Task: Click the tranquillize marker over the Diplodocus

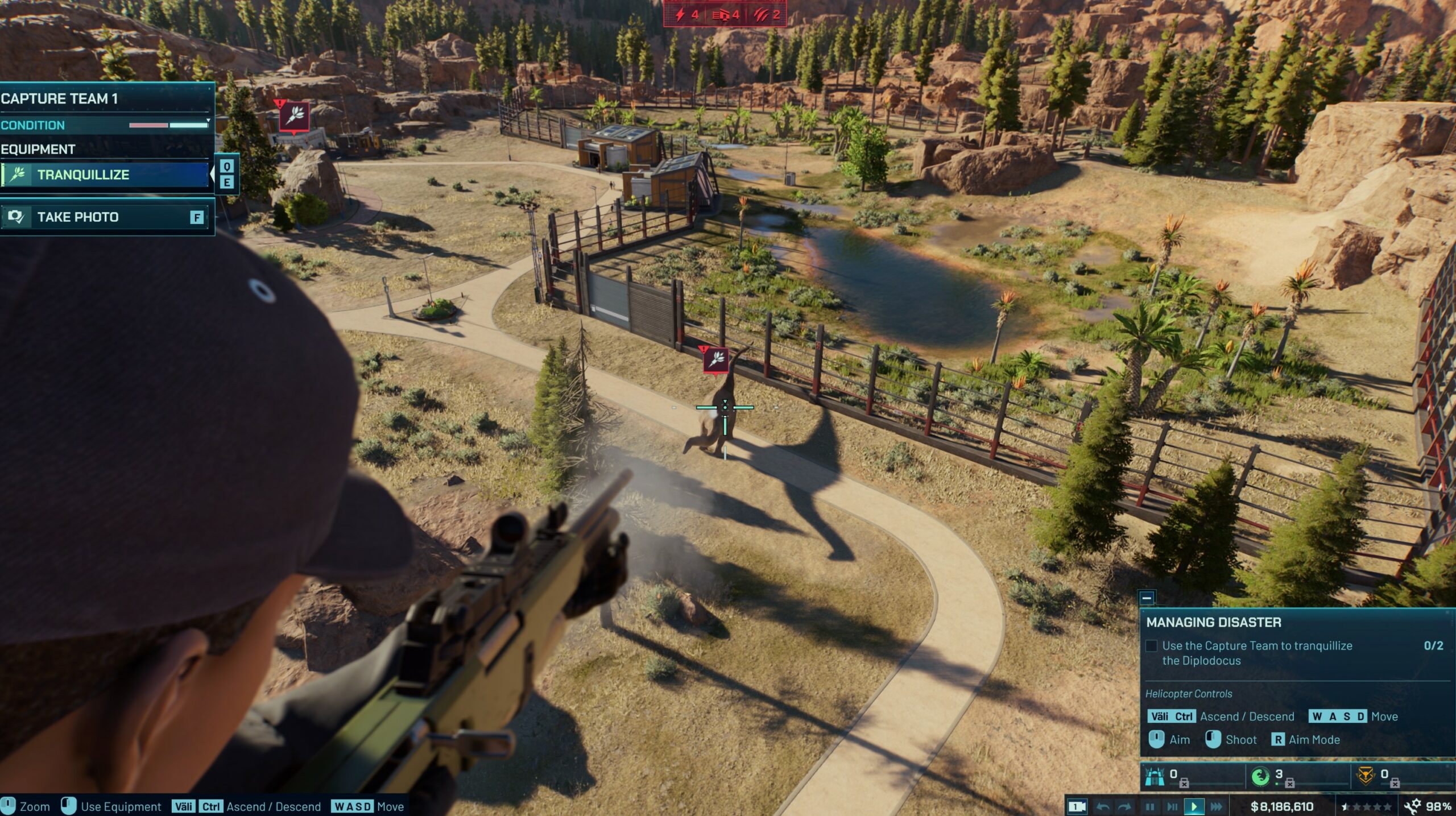Action: coord(716,359)
